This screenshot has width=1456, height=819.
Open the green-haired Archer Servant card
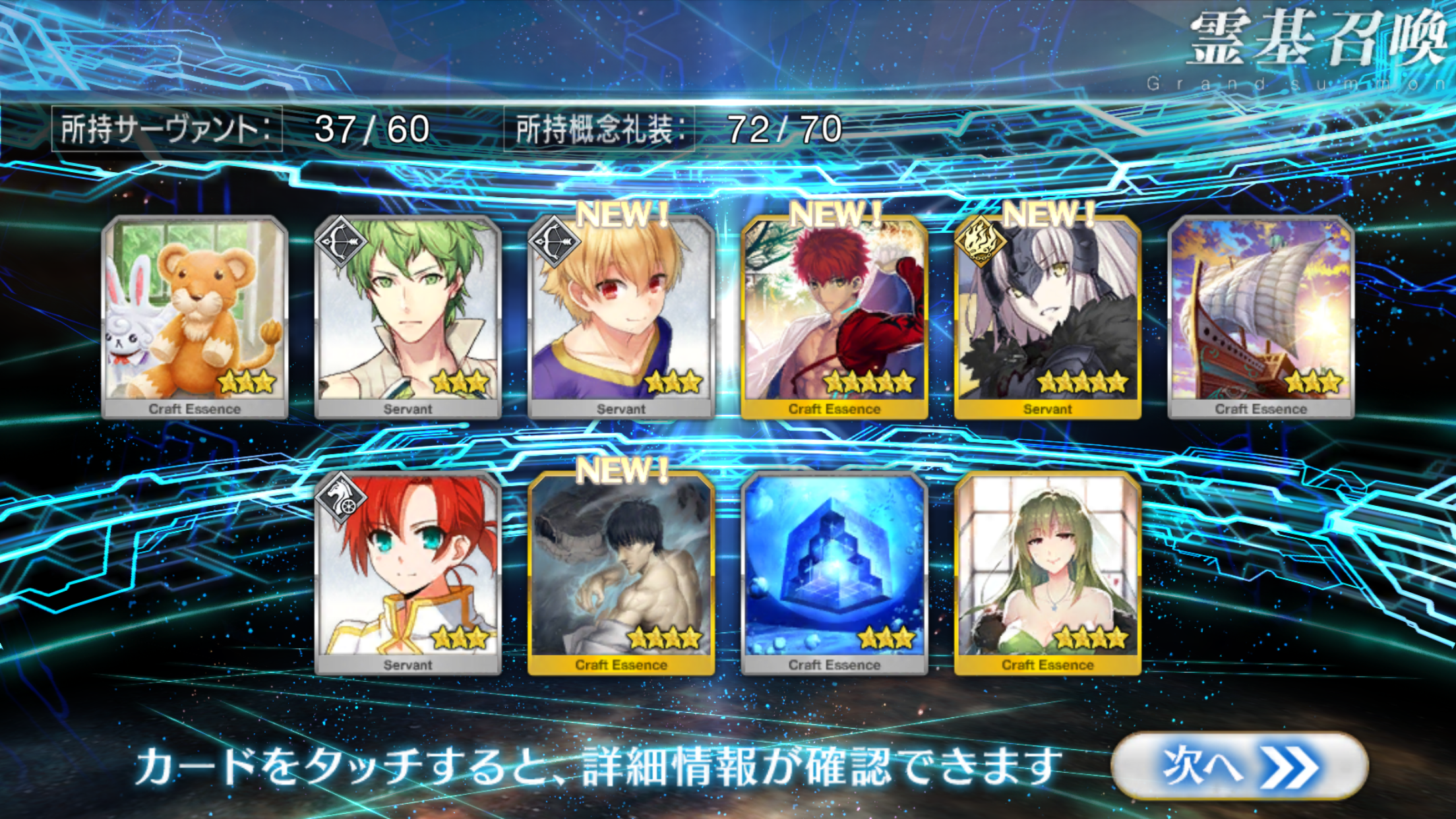click(408, 317)
